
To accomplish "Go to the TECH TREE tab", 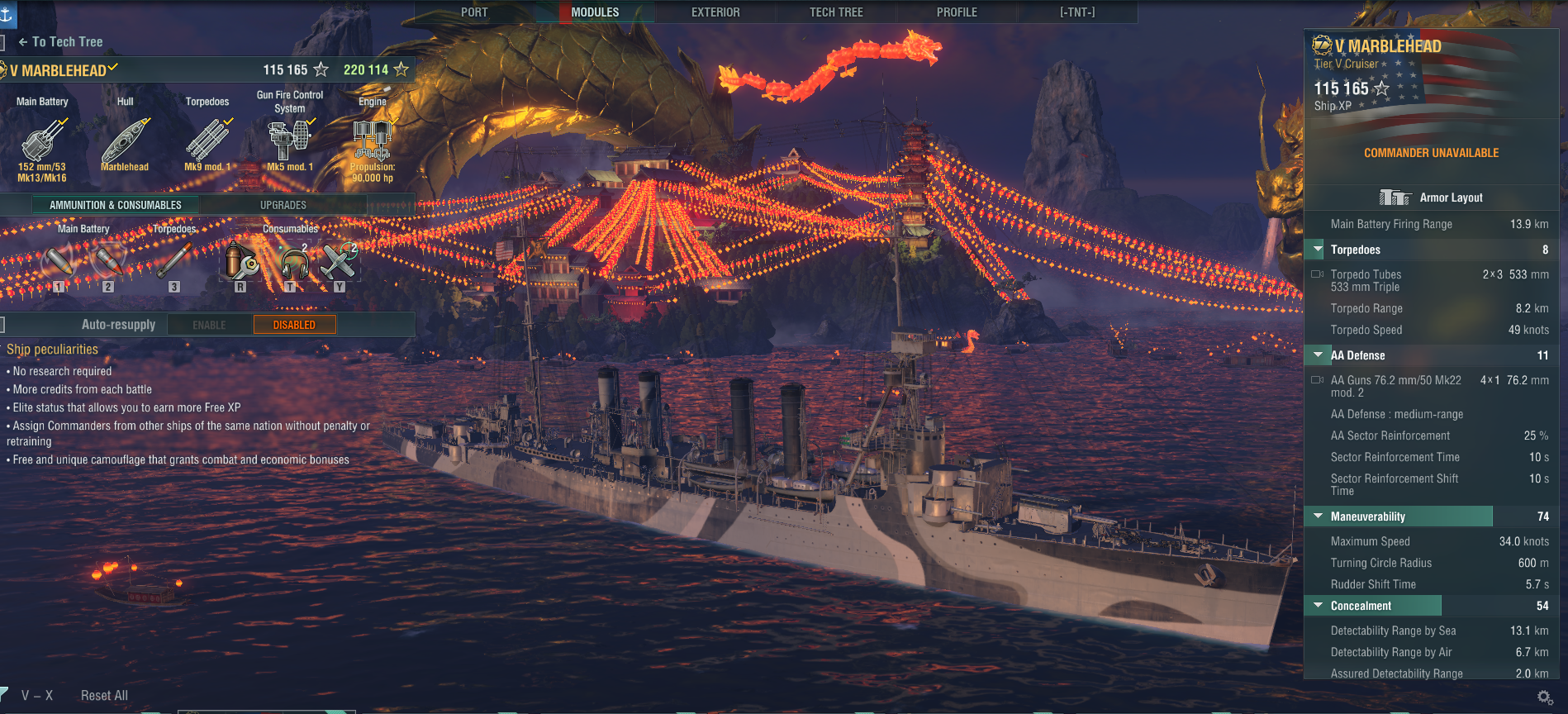I will click(x=836, y=12).
